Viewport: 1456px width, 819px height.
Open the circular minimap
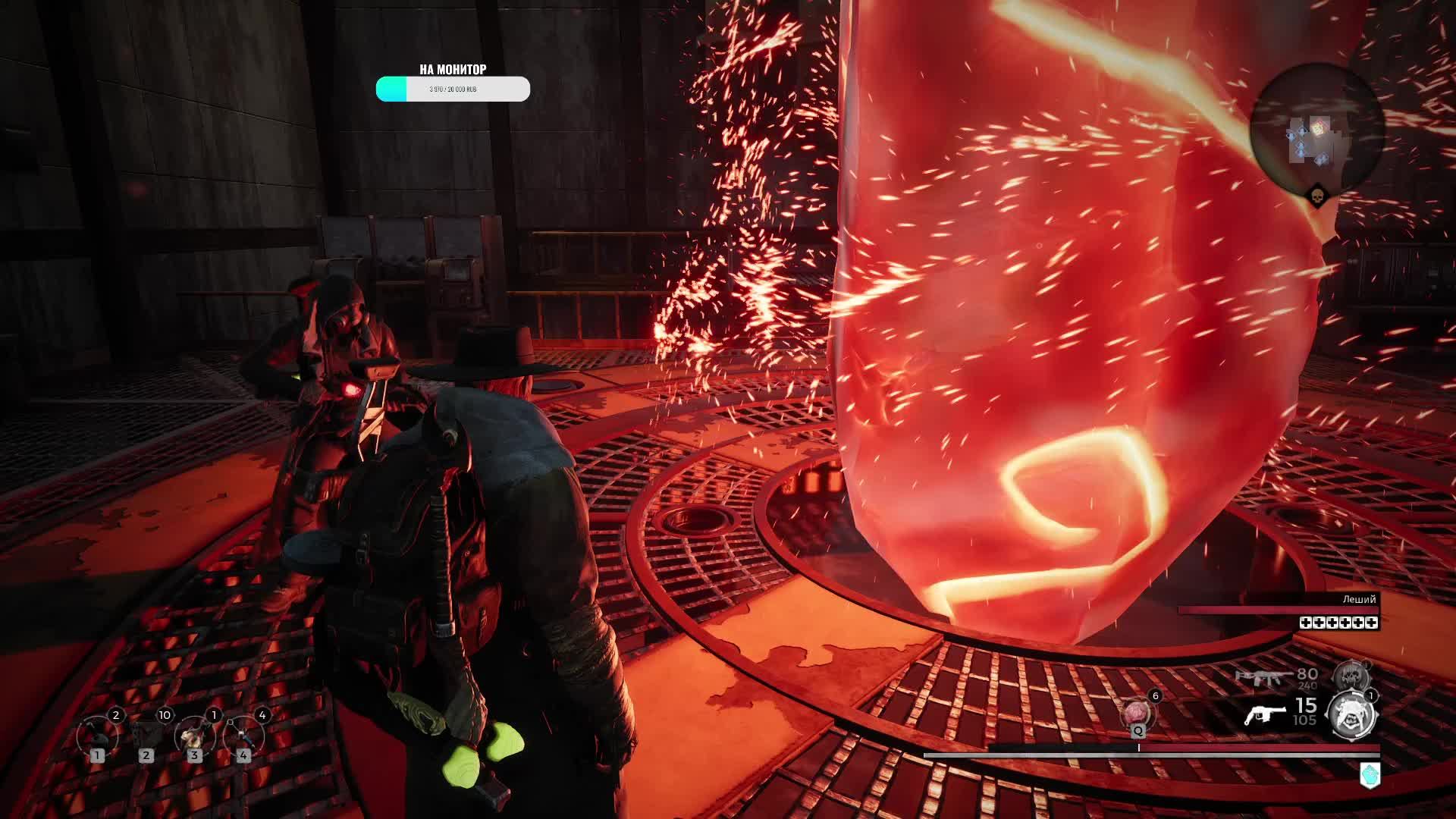click(x=1317, y=129)
